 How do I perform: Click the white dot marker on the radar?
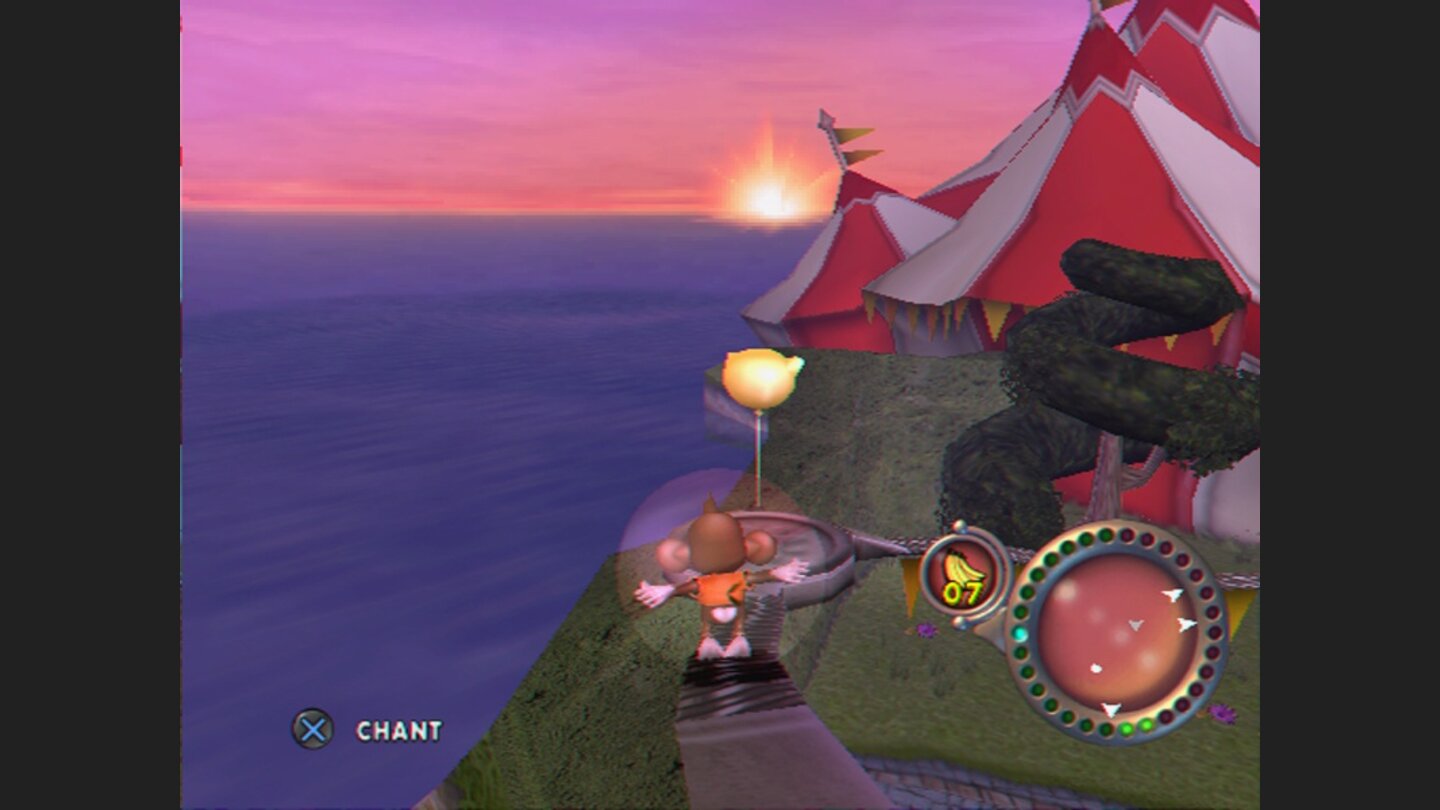click(x=1096, y=668)
